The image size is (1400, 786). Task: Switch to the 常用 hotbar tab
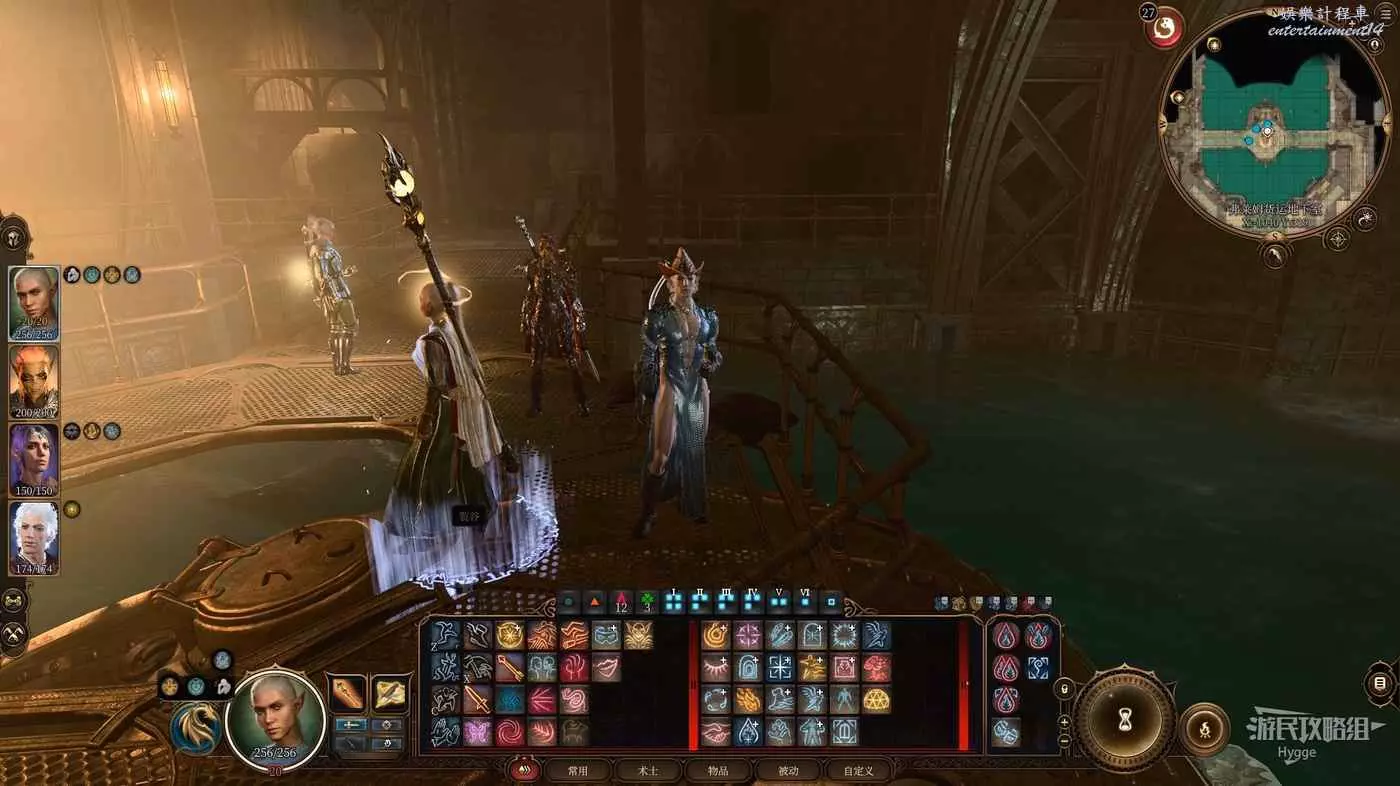(578, 771)
